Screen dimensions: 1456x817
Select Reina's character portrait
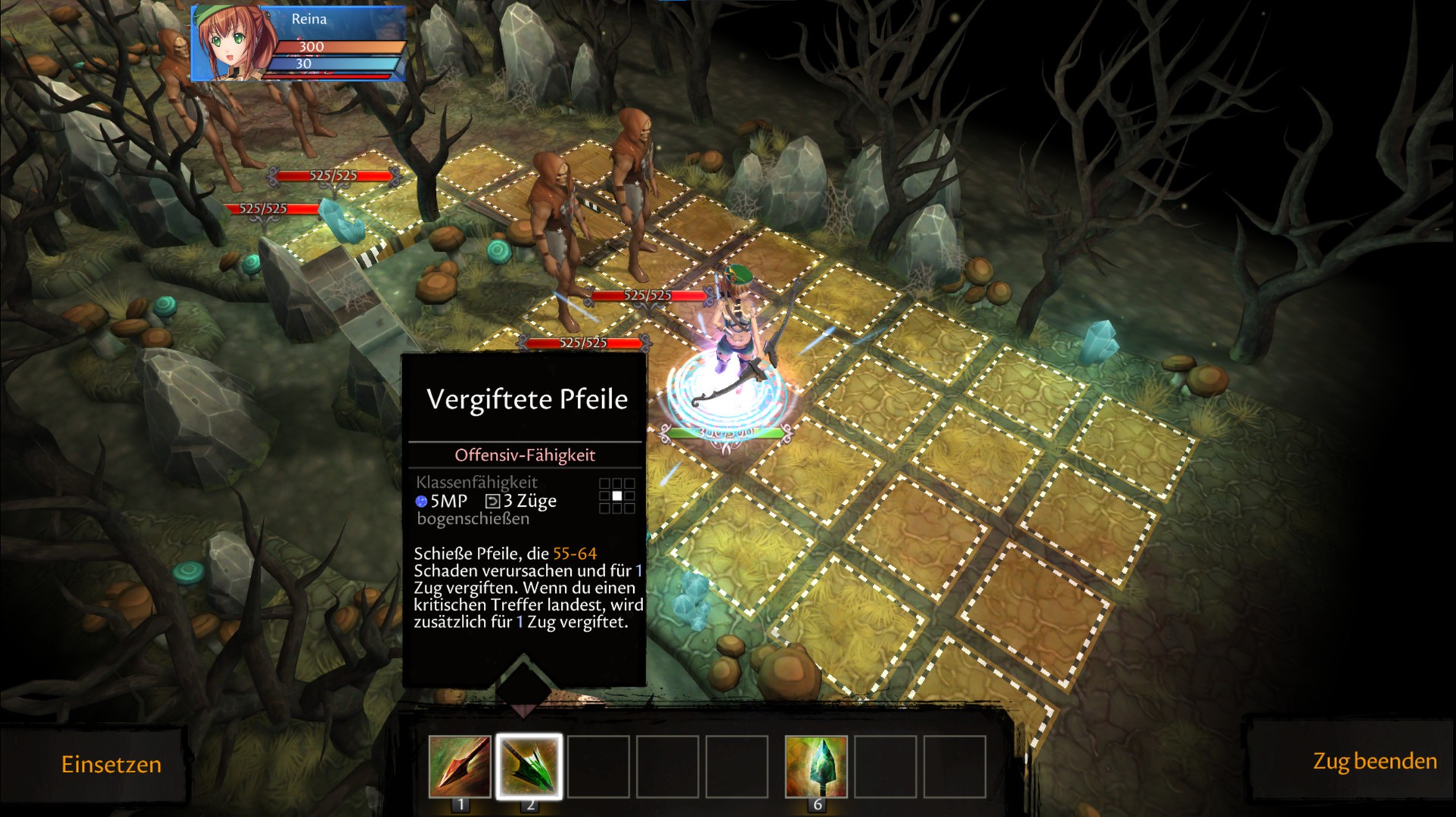(228, 43)
